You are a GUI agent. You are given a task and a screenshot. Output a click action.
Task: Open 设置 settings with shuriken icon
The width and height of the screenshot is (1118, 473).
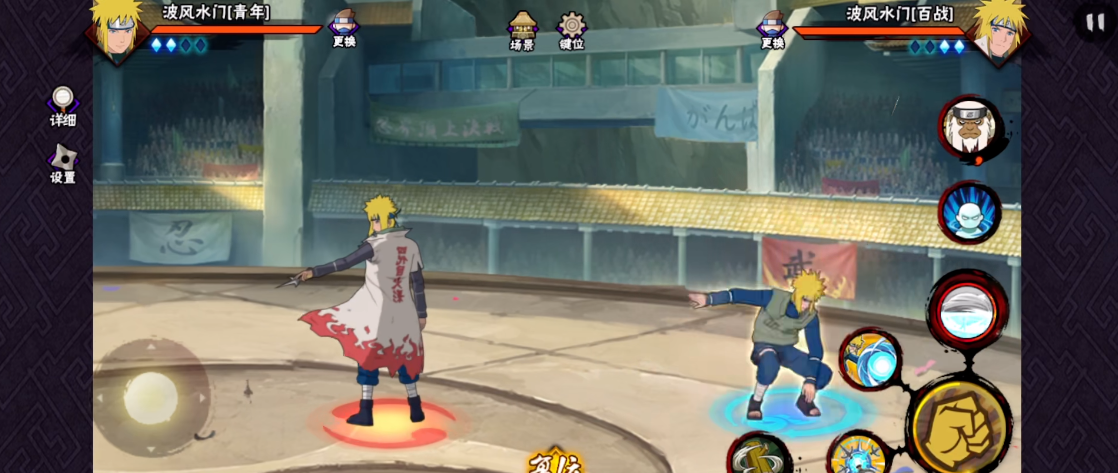63,164
